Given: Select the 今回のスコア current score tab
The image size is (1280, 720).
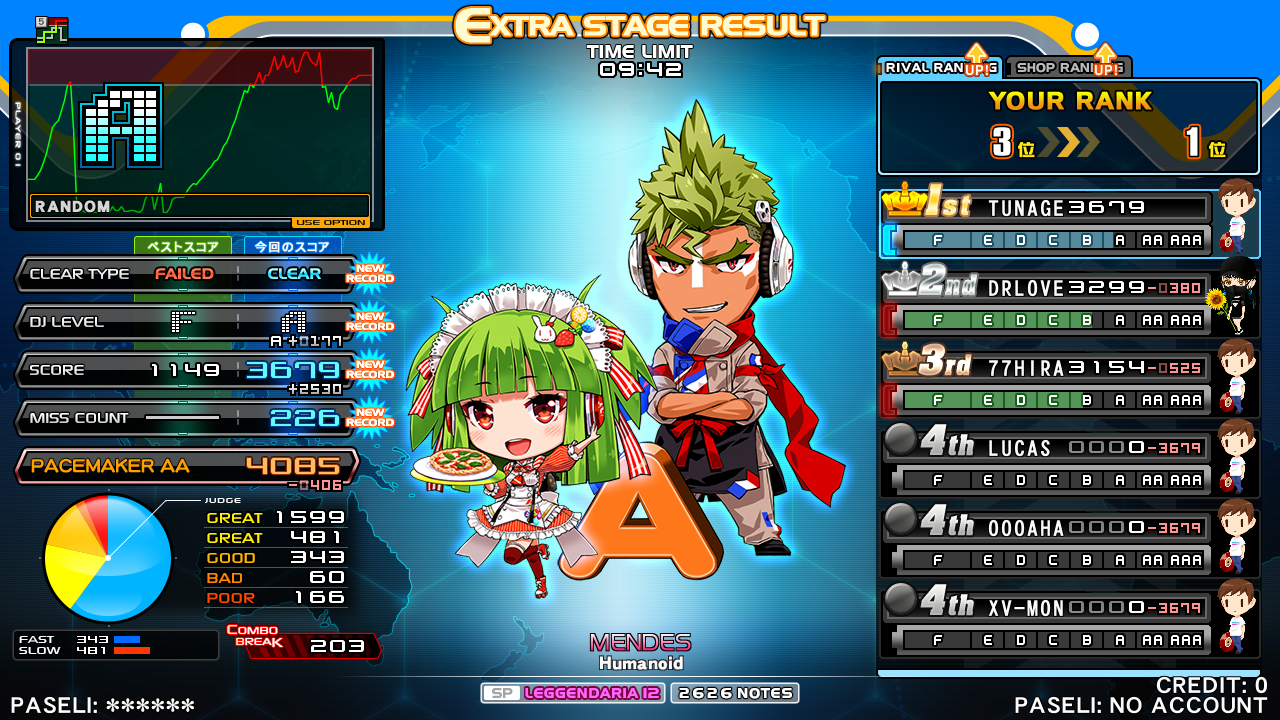Looking at the screenshot, I should click(292, 246).
